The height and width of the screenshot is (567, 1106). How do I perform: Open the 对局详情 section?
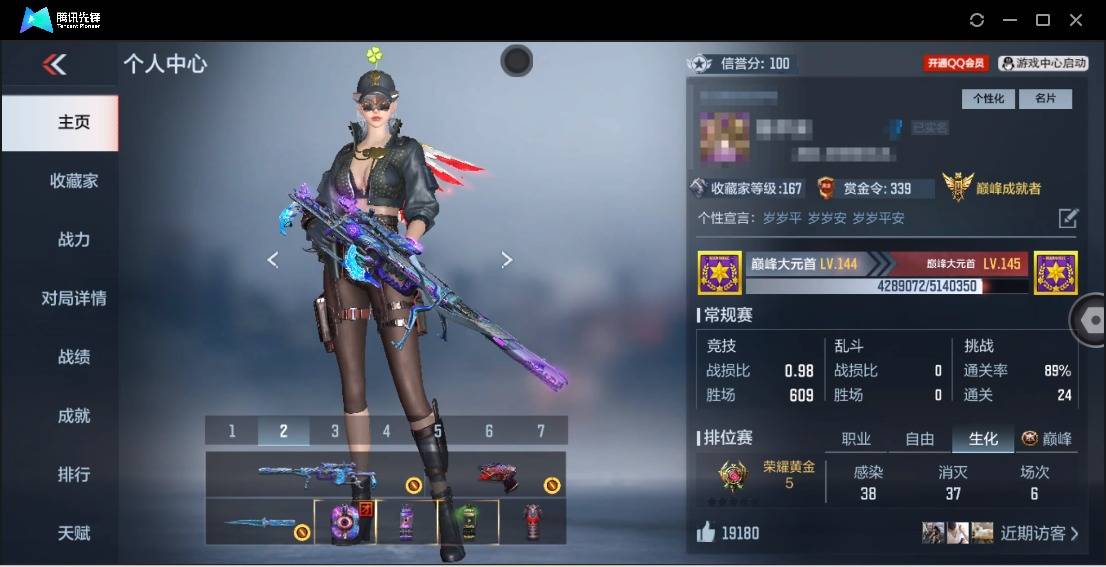point(74,298)
